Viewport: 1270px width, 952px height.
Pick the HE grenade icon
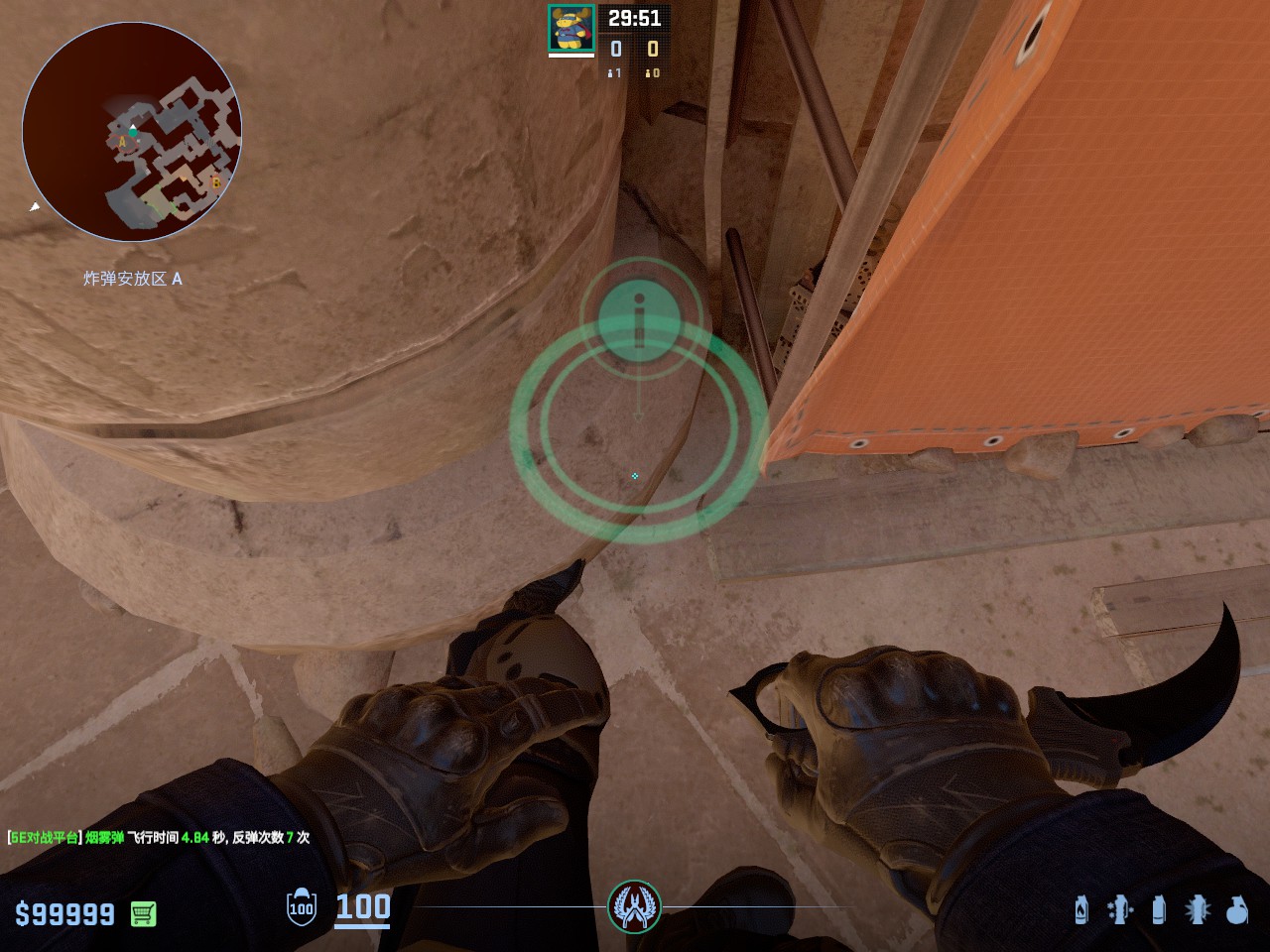pos(1236,909)
